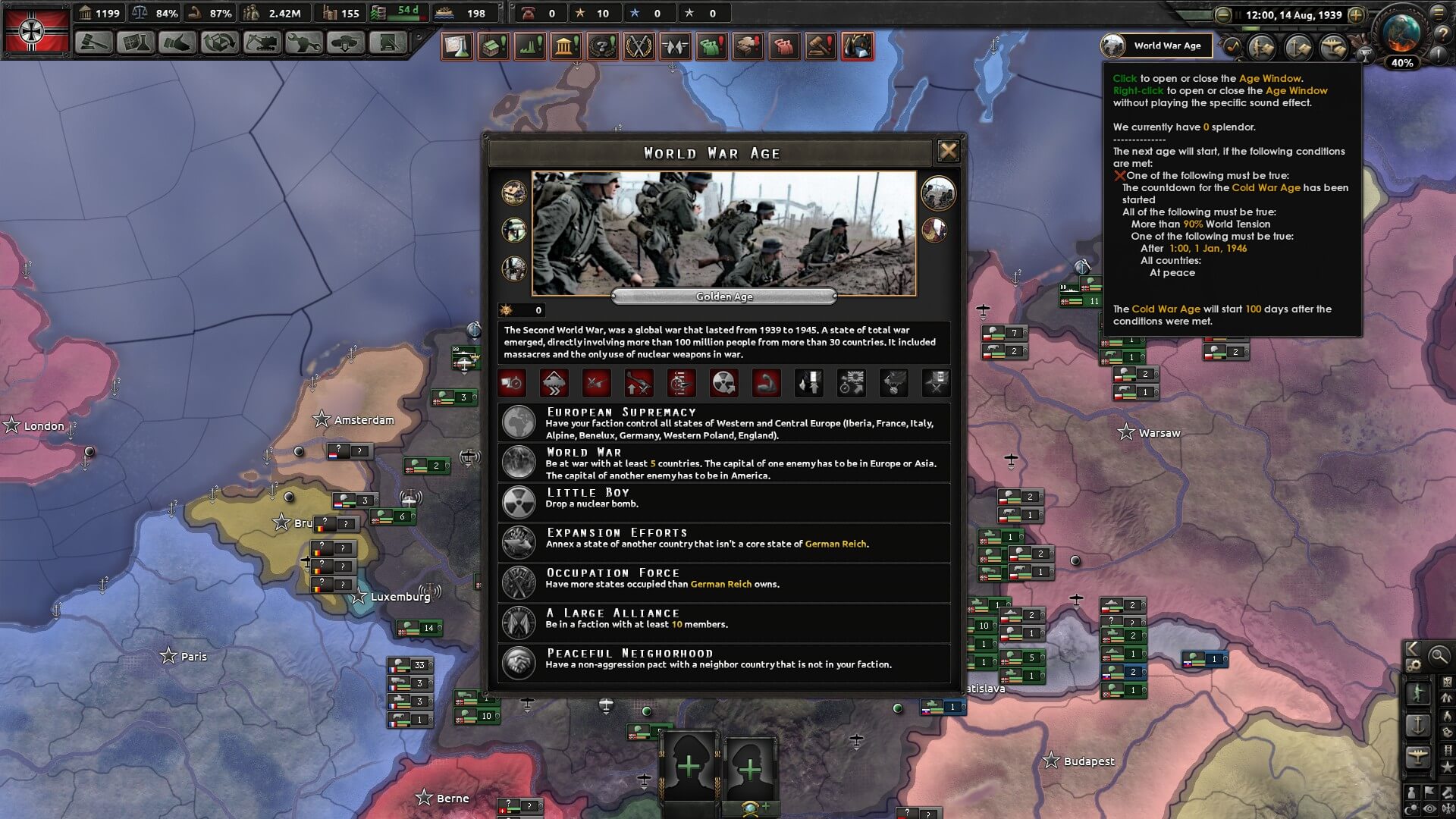Click the magnifying glass search button
The width and height of the screenshot is (1456, 819).
[1438, 655]
